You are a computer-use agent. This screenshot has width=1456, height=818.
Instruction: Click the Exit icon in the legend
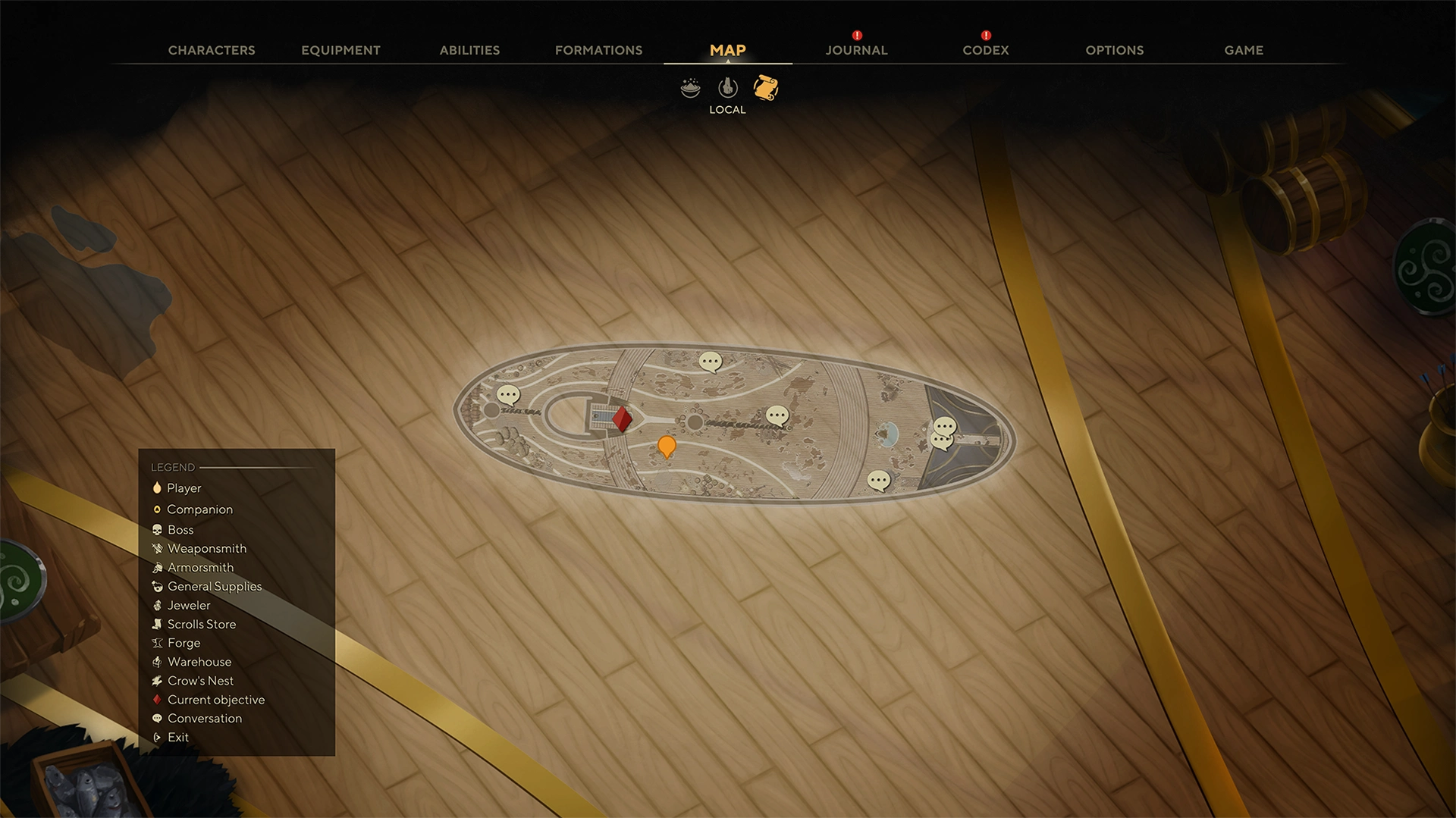(x=158, y=737)
